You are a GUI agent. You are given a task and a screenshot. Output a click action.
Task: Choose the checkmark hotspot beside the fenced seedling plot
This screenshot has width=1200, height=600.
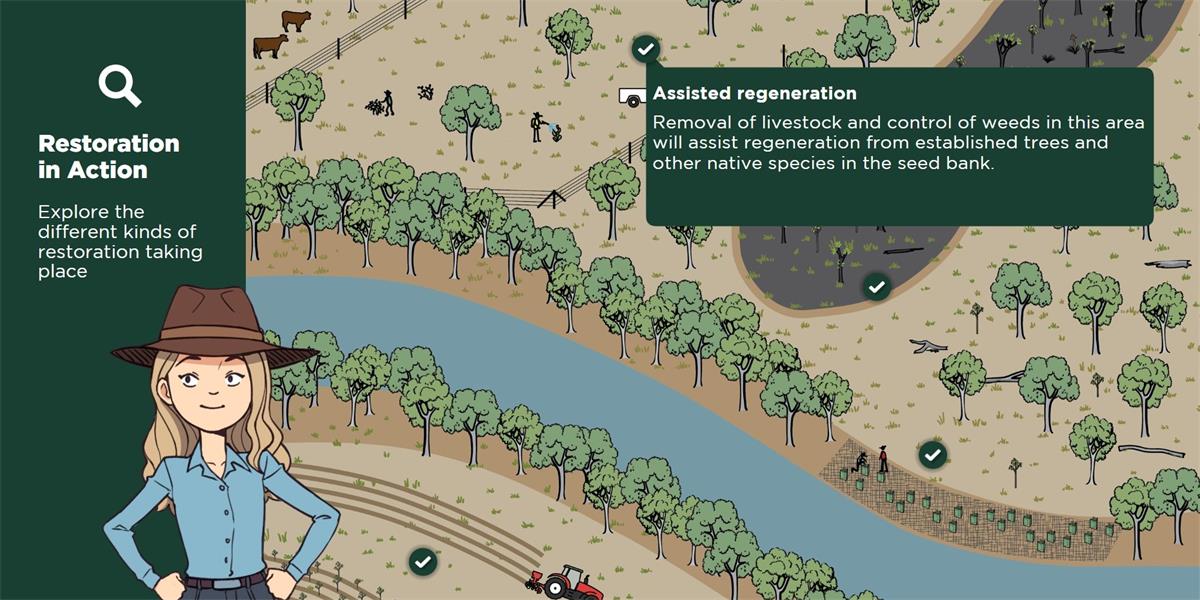(933, 455)
